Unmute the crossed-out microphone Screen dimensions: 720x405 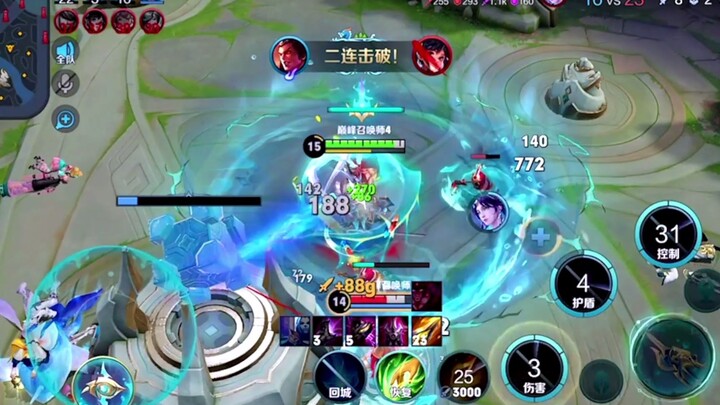pyautogui.click(x=67, y=85)
